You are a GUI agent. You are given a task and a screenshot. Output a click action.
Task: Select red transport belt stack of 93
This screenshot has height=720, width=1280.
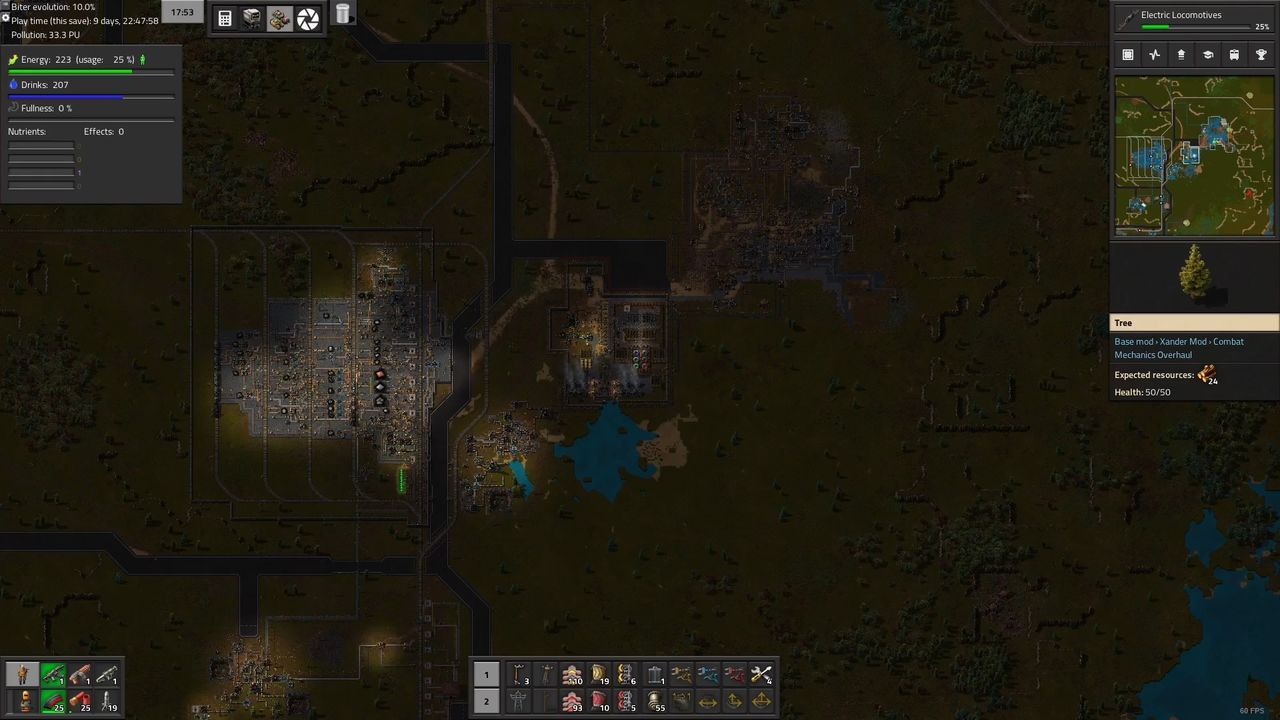573,701
